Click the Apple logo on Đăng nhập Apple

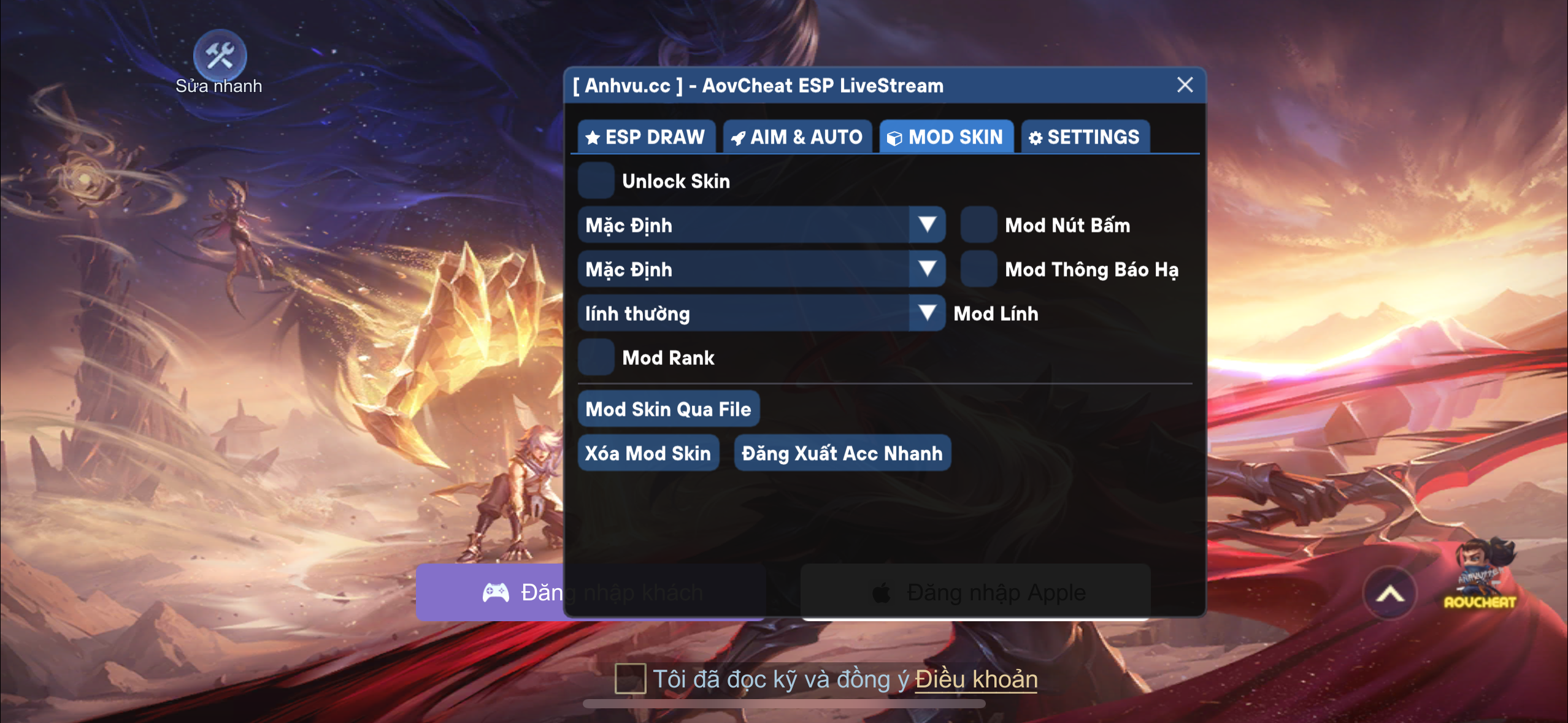coord(881,592)
